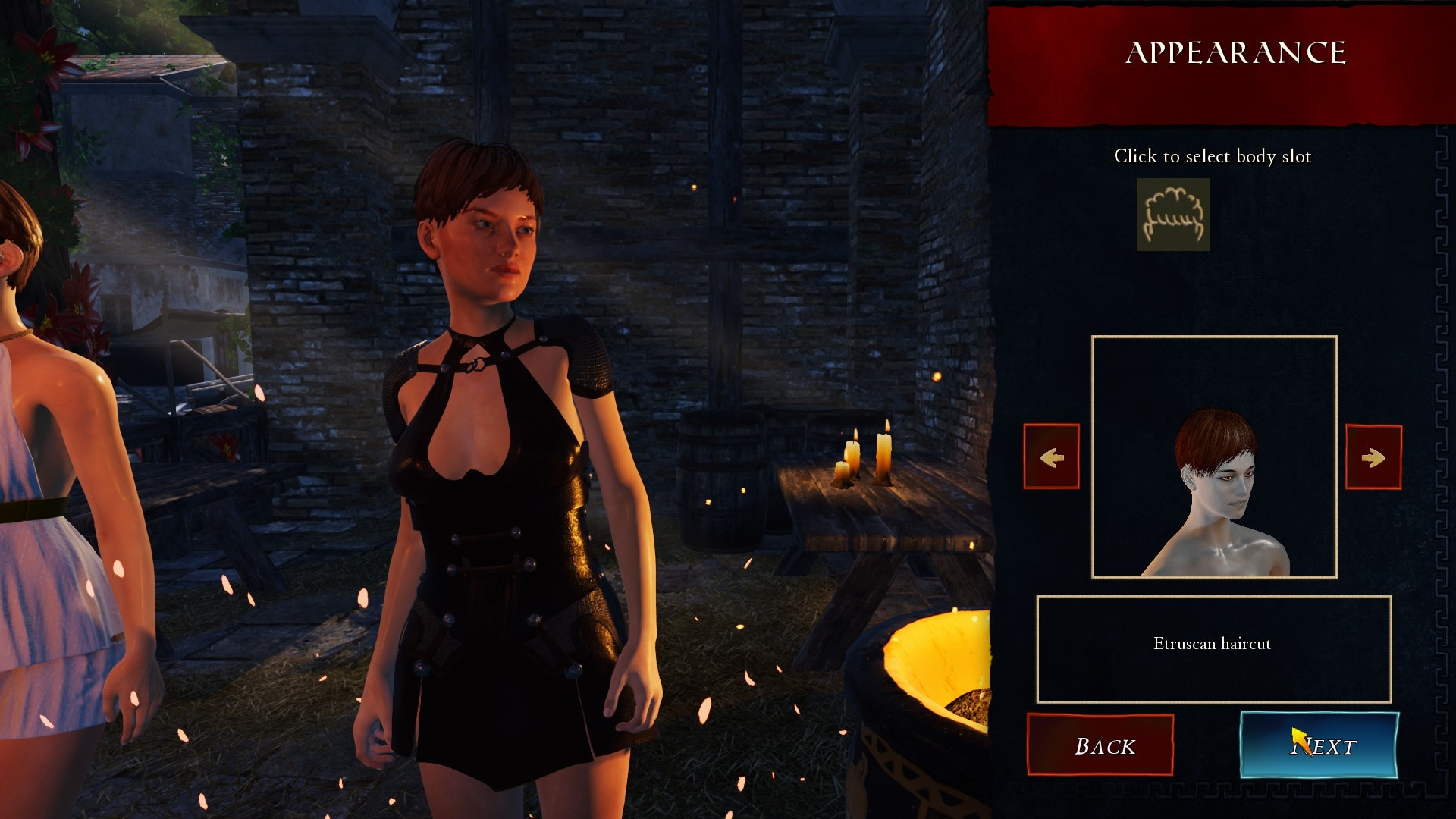The width and height of the screenshot is (1456, 819).
Task: Continue with the Next button
Action: 1319,745
